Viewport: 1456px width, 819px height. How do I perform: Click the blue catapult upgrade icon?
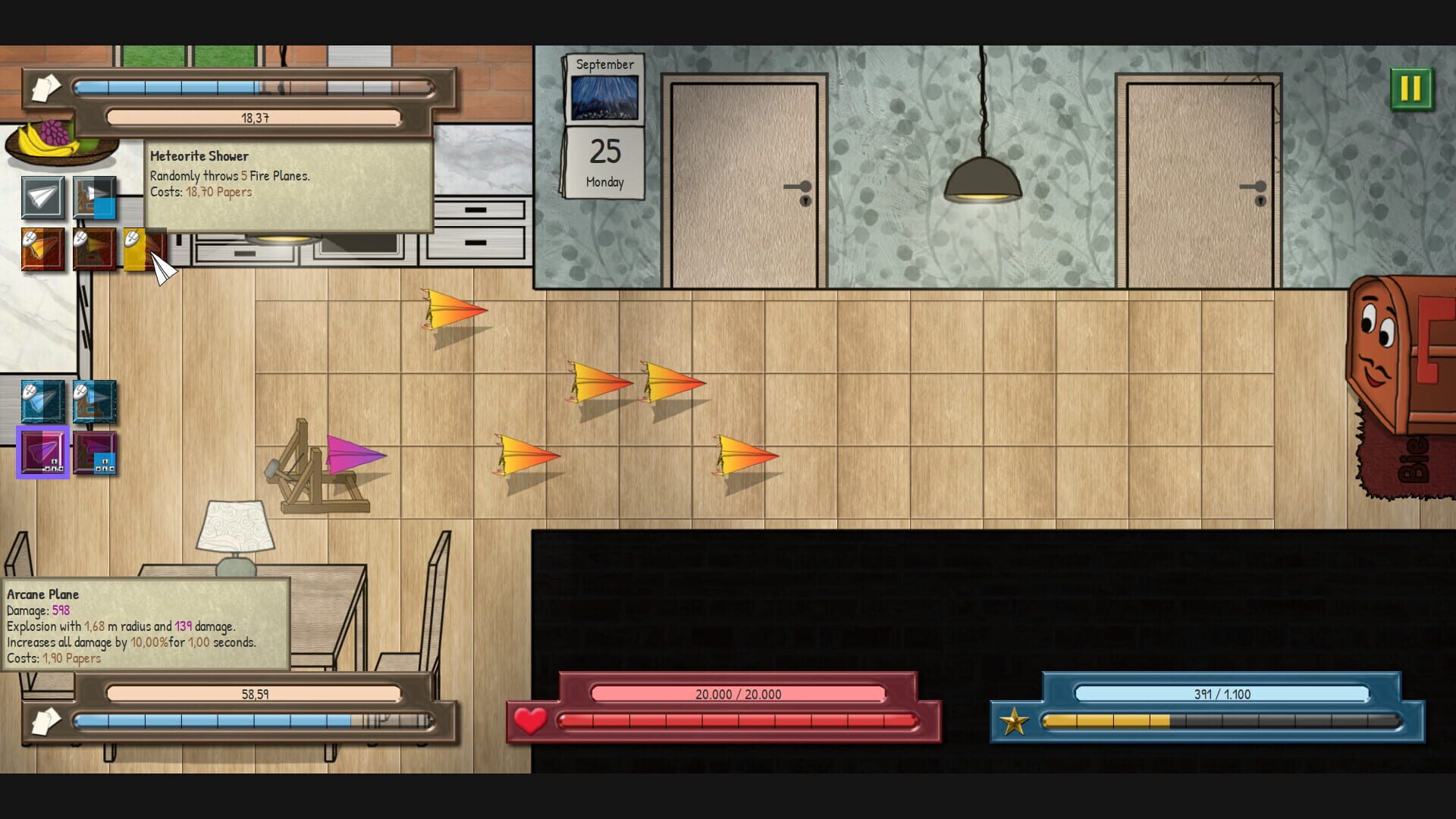95,402
